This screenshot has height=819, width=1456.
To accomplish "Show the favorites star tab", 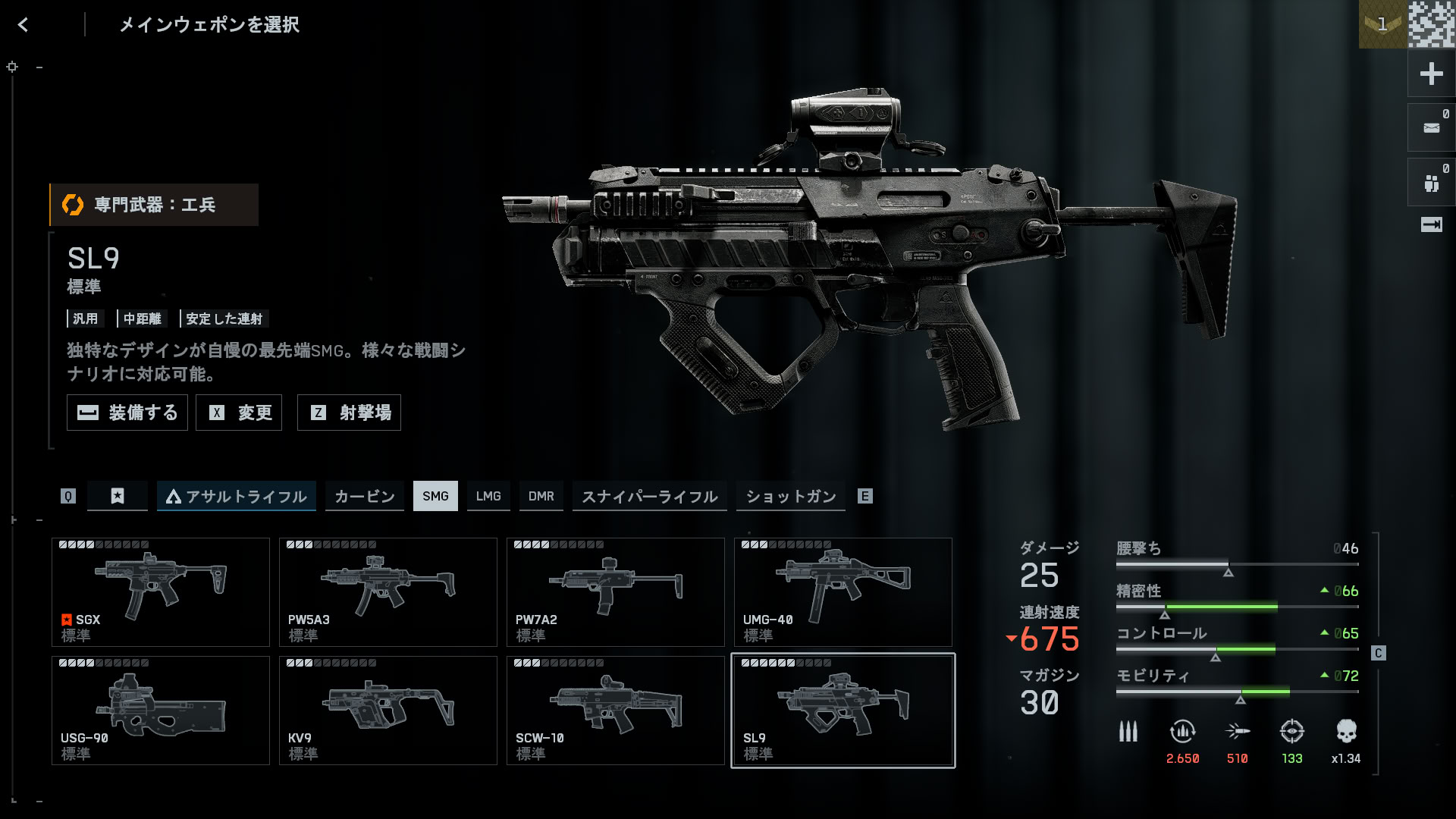I will (x=118, y=496).
